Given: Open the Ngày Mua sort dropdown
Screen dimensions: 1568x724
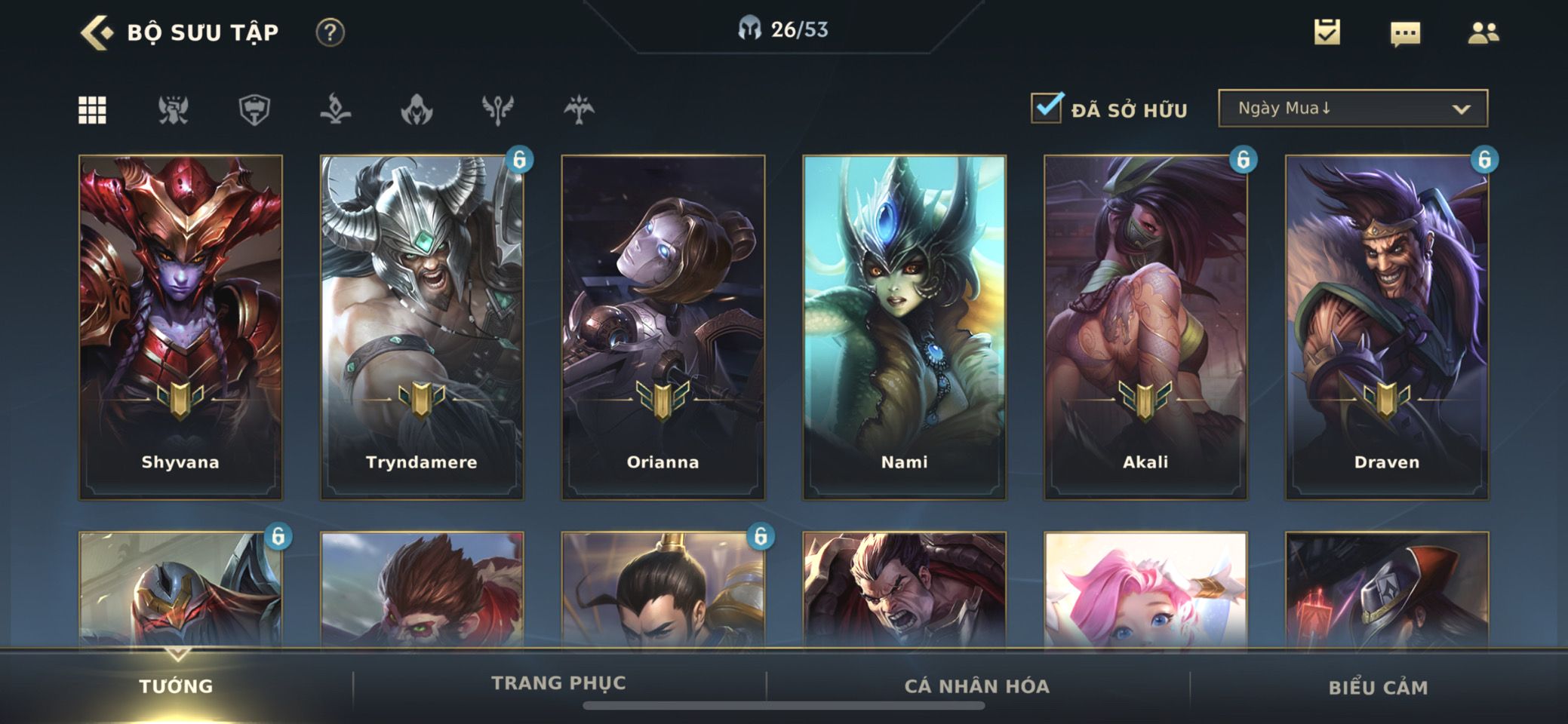Looking at the screenshot, I should [1352, 109].
